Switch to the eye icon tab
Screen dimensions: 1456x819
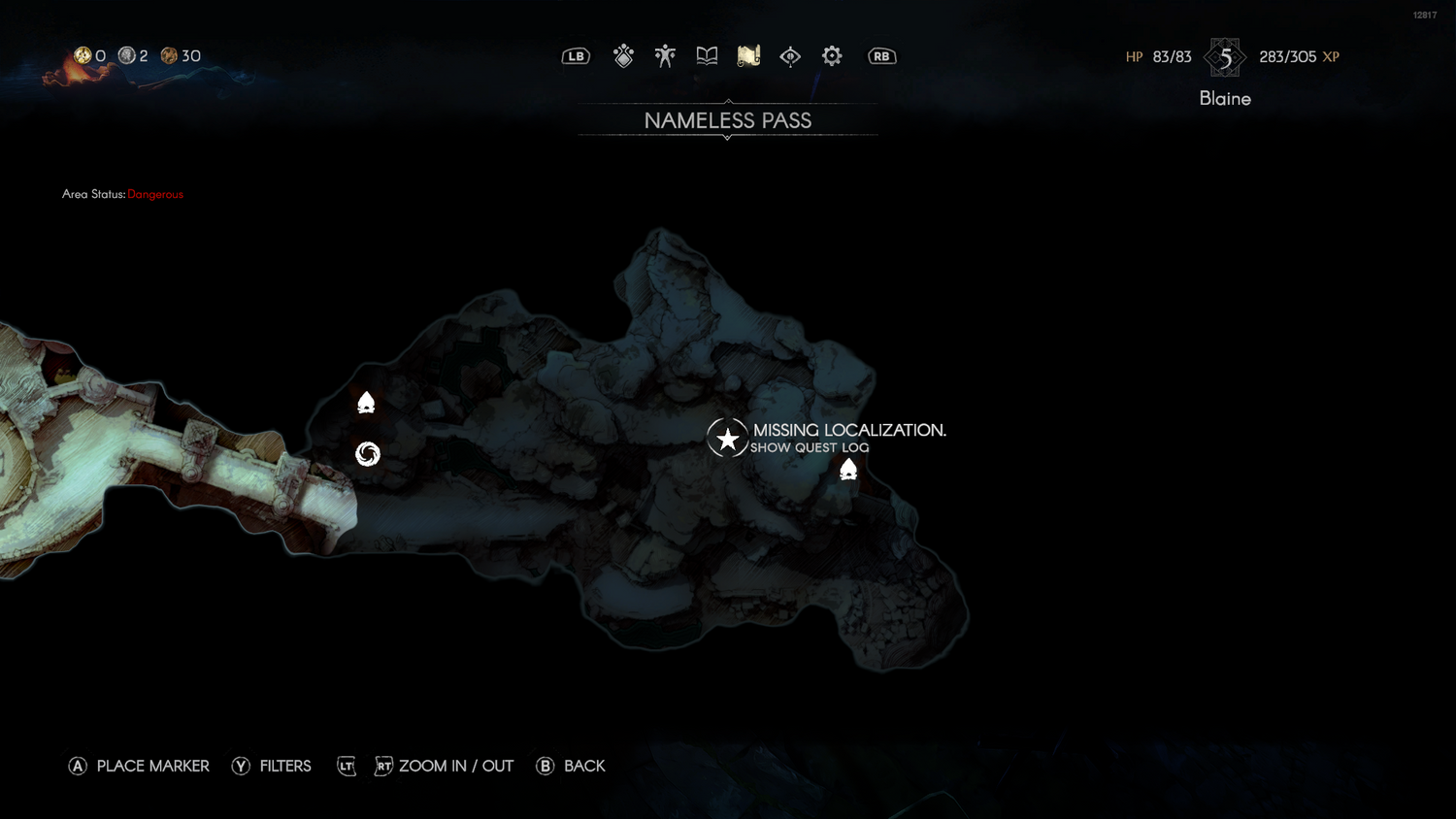(790, 56)
